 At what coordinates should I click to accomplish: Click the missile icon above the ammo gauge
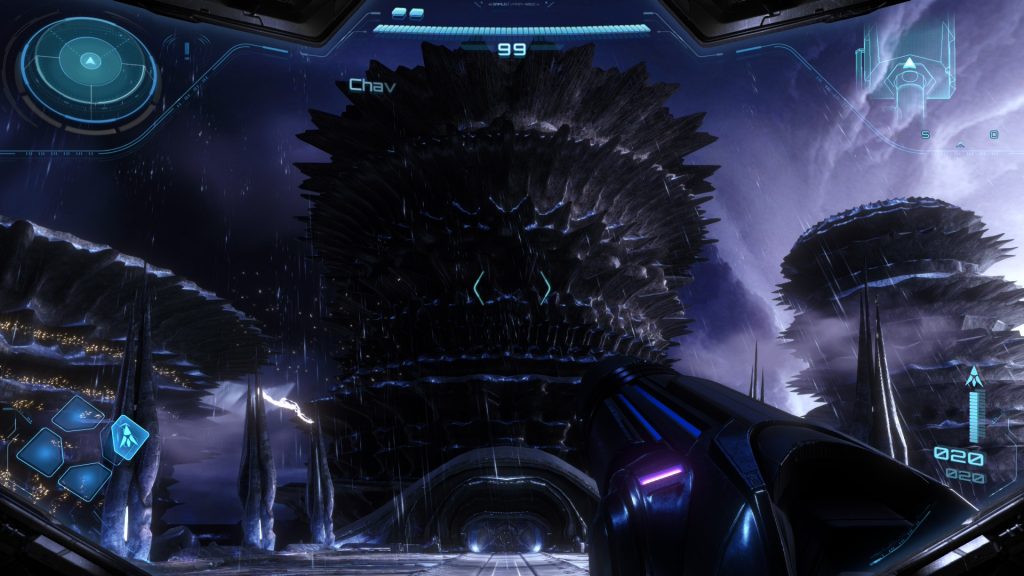tap(973, 378)
